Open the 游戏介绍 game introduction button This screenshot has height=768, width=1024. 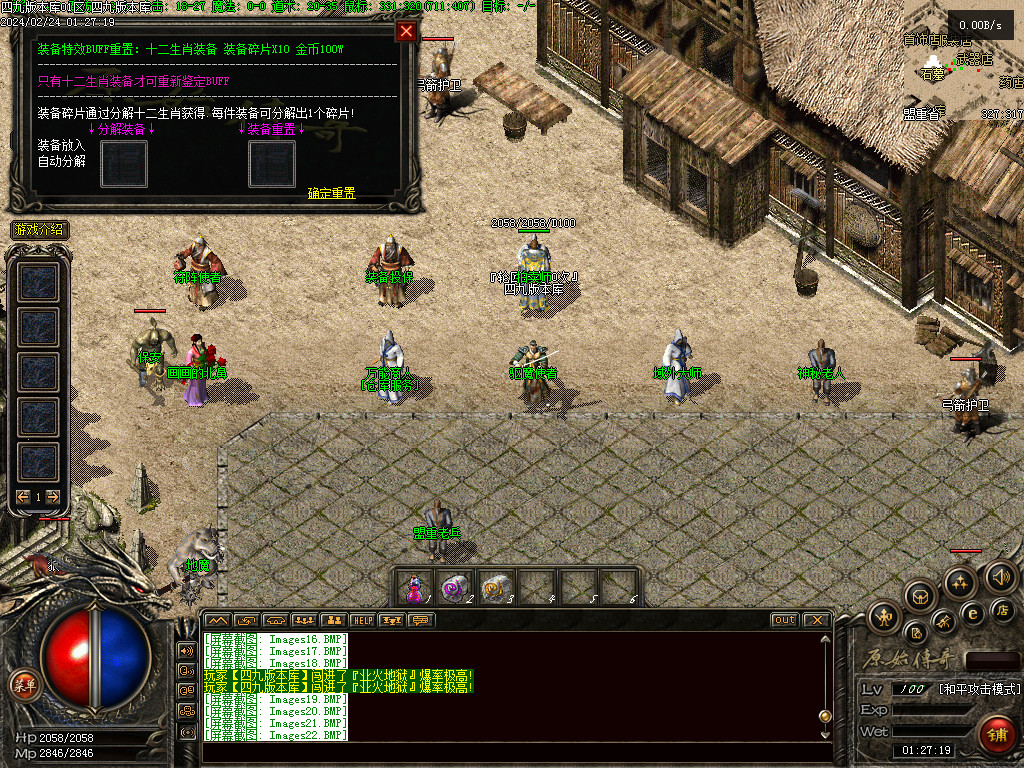point(39,230)
